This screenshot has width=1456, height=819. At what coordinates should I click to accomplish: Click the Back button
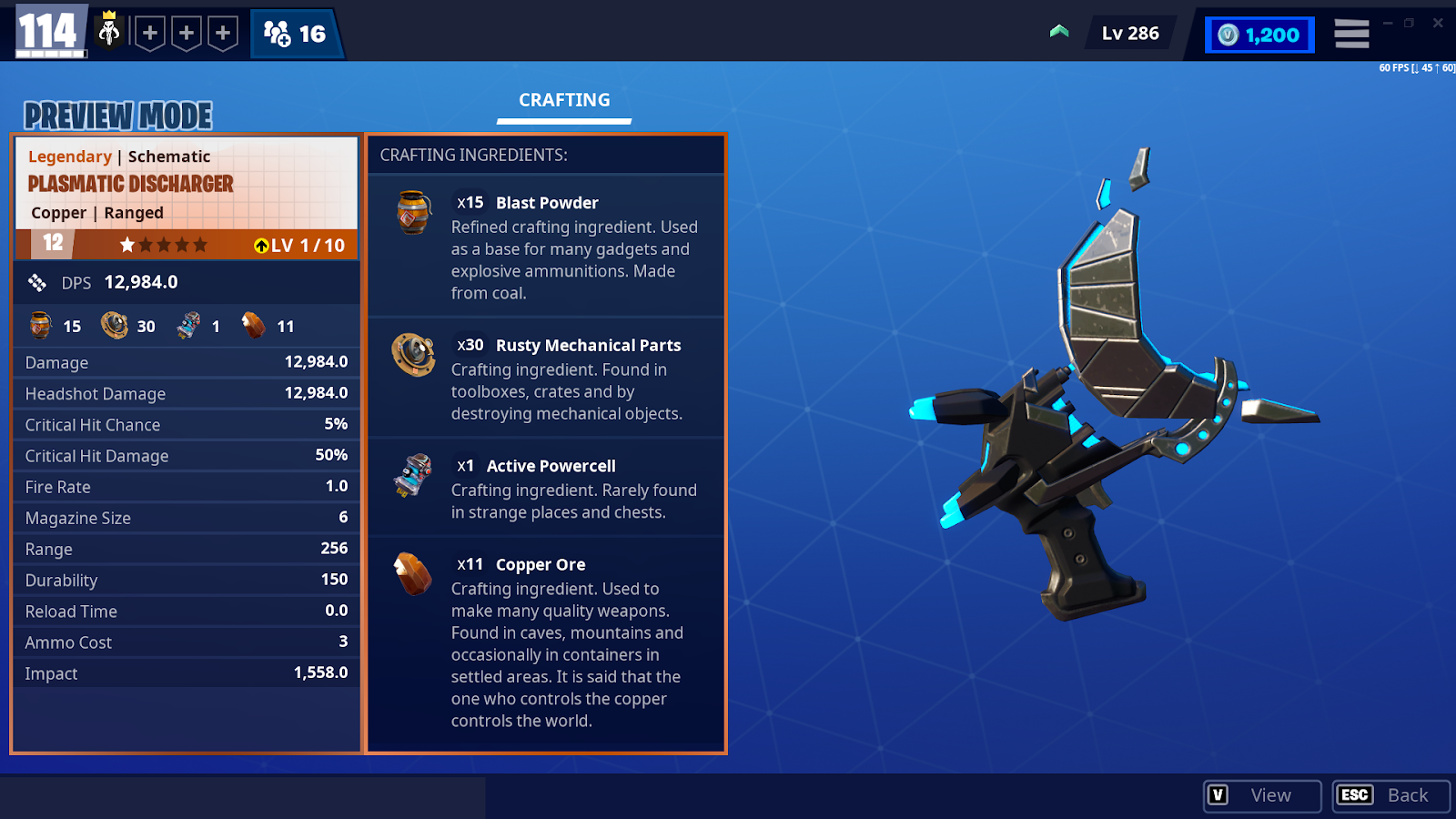click(x=1390, y=795)
